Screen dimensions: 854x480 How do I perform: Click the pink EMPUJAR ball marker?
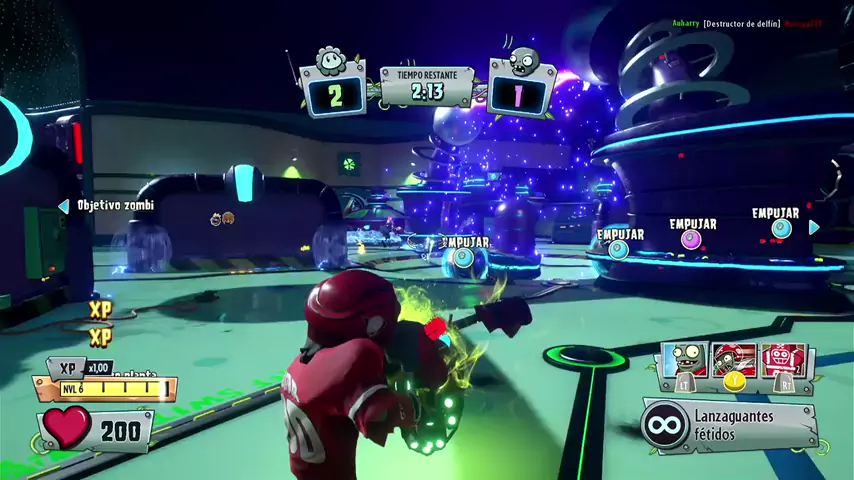(x=691, y=239)
